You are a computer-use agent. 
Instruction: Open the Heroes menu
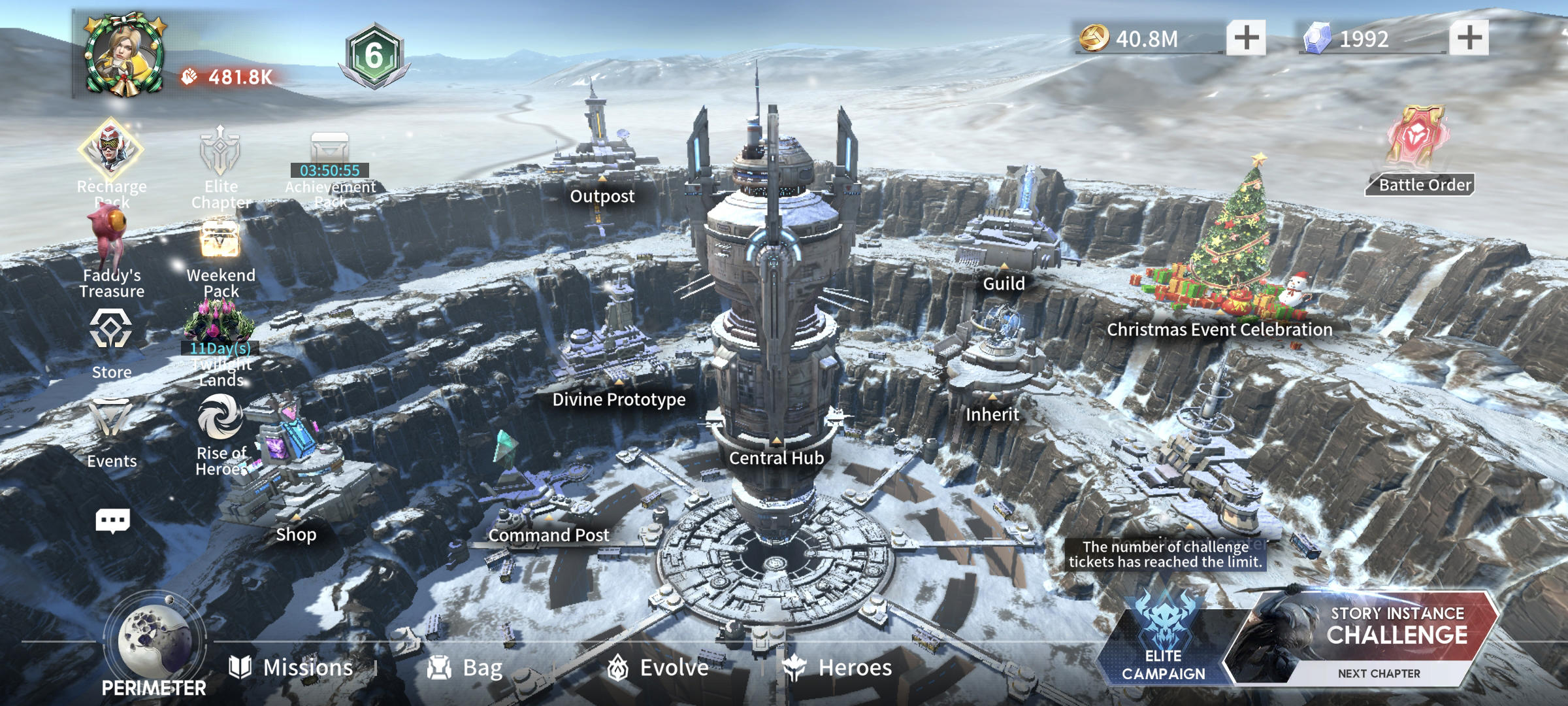point(838,667)
